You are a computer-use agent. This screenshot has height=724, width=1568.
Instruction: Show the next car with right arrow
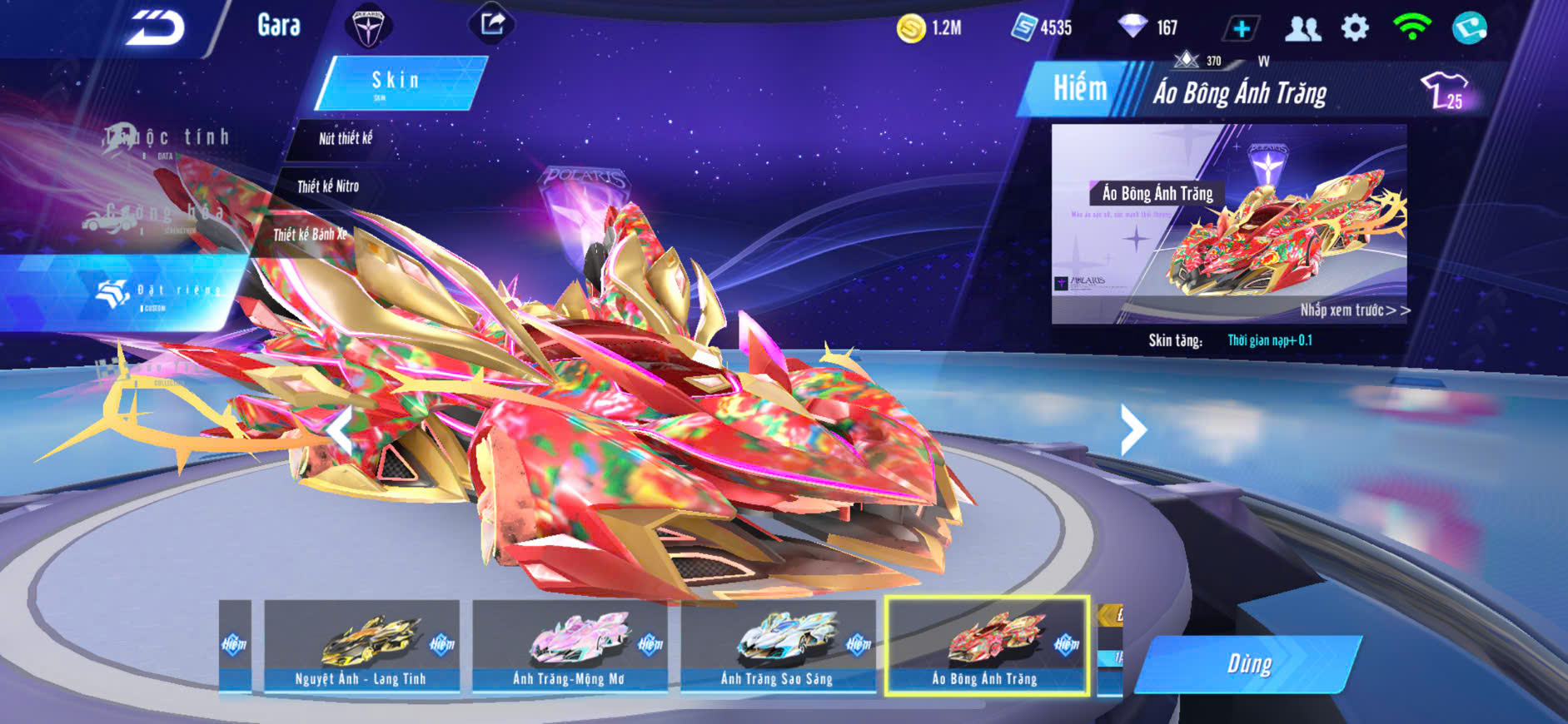pos(1132,430)
